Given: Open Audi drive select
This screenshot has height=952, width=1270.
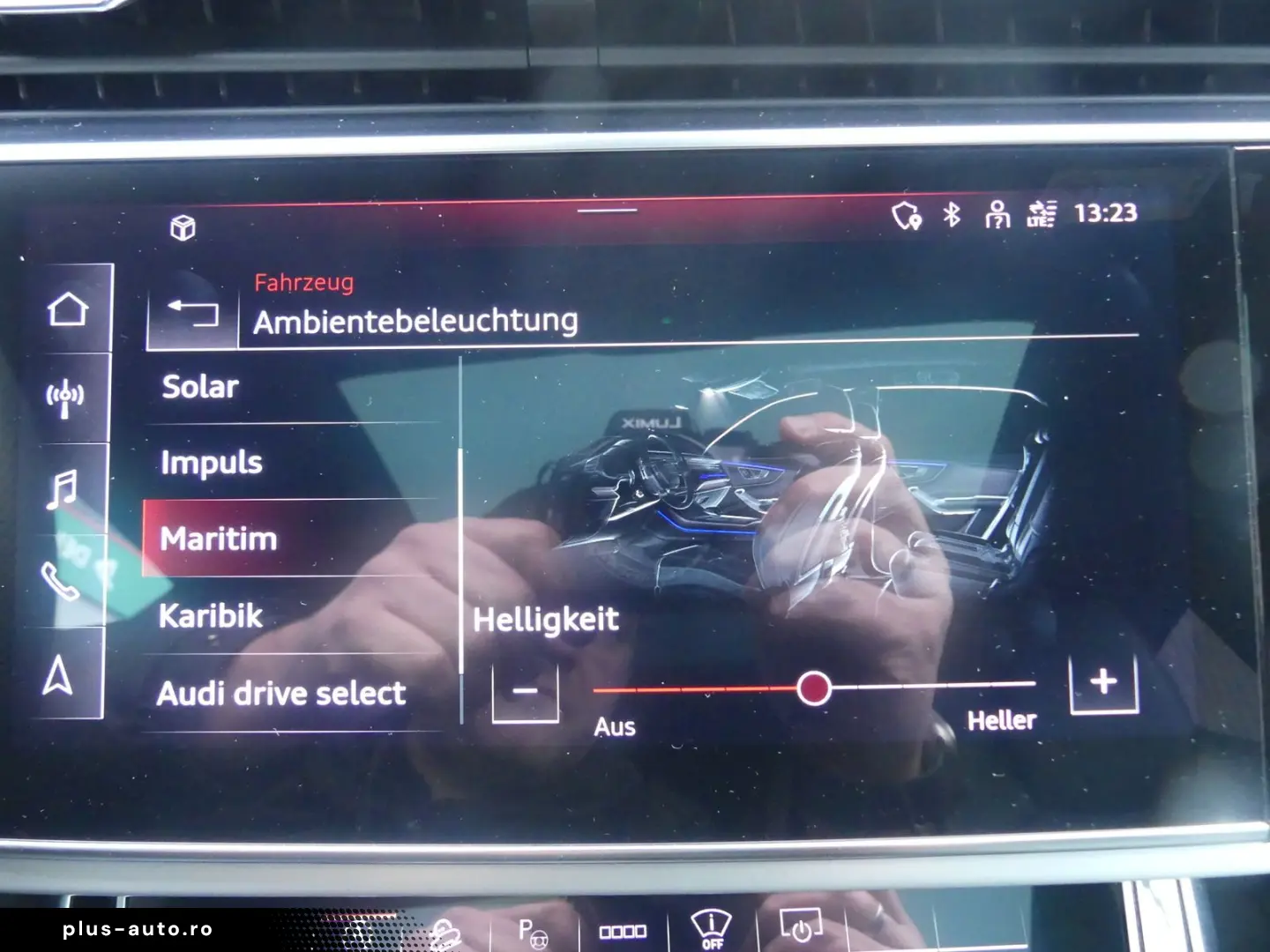Looking at the screenshot, I should tap(281, 693).
